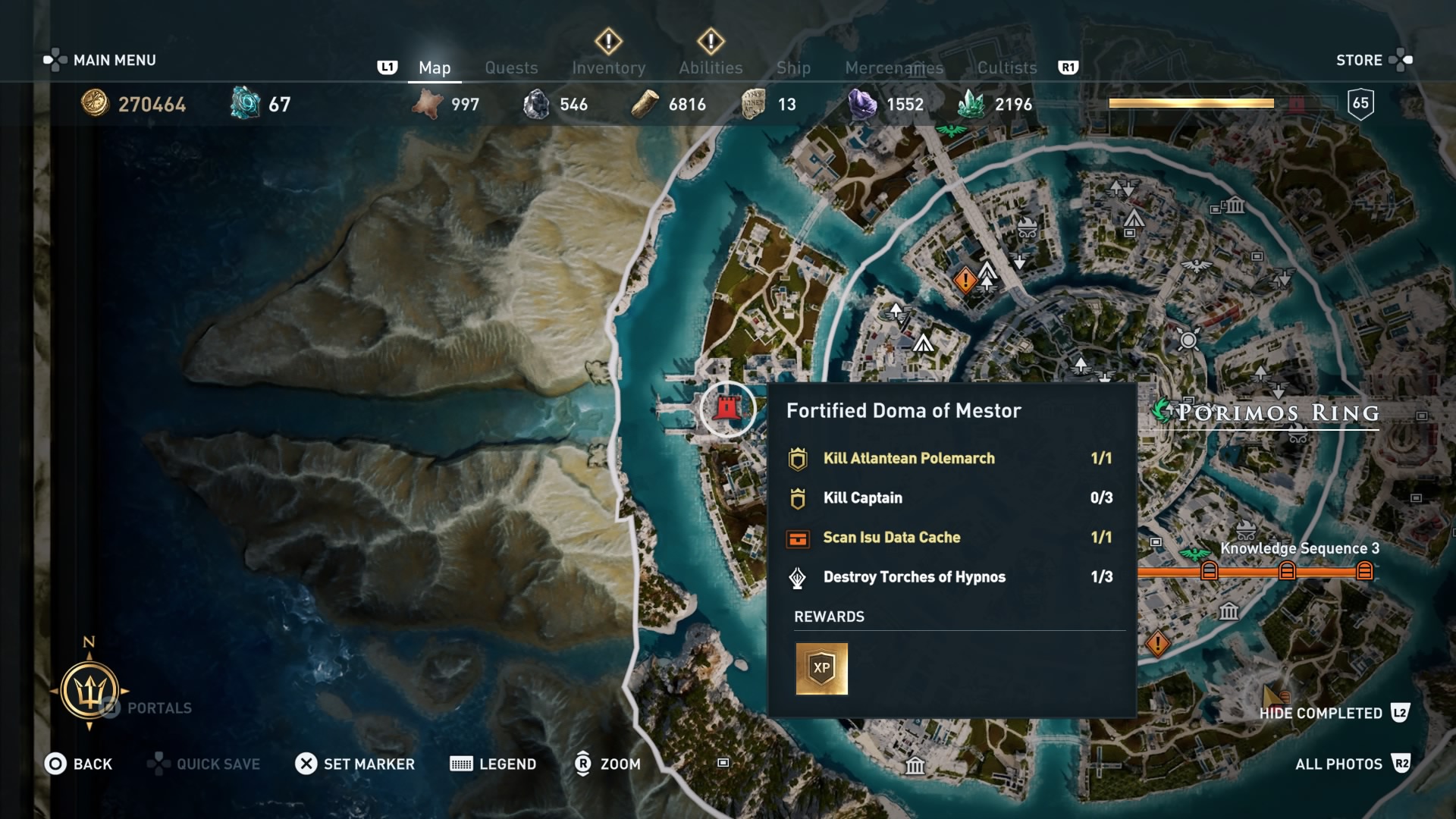Switch to the Quests tab

point(511,67)
